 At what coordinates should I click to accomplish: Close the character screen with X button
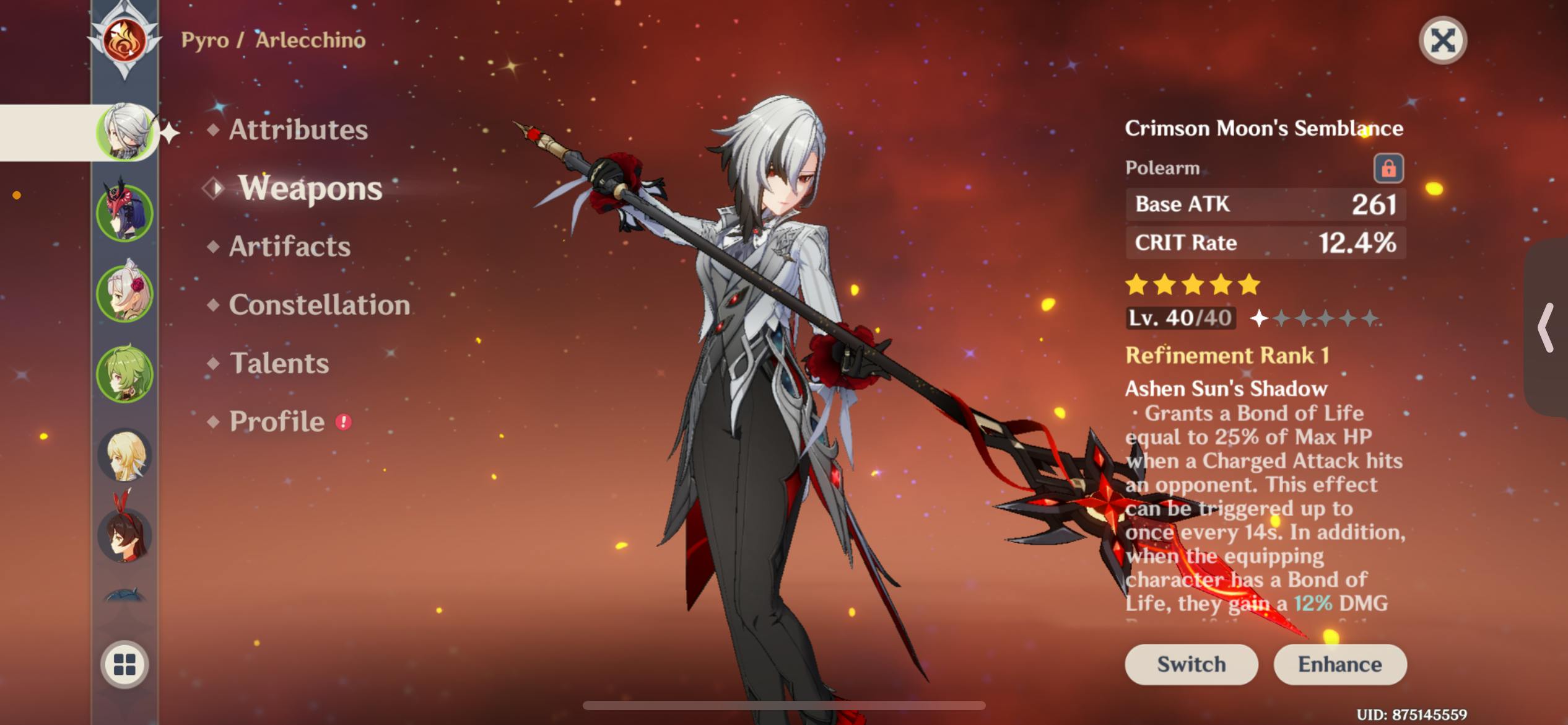point(1442,42)
